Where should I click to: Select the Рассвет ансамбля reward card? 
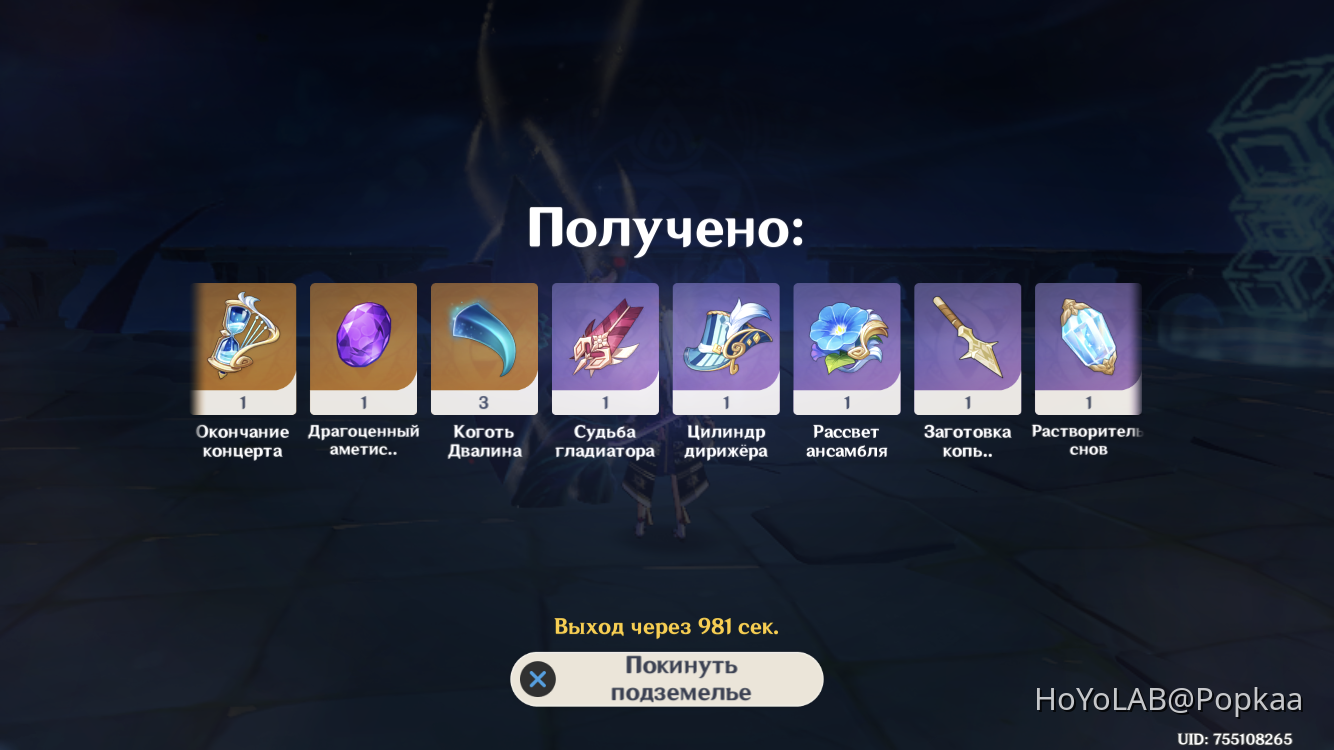point(847,348)
